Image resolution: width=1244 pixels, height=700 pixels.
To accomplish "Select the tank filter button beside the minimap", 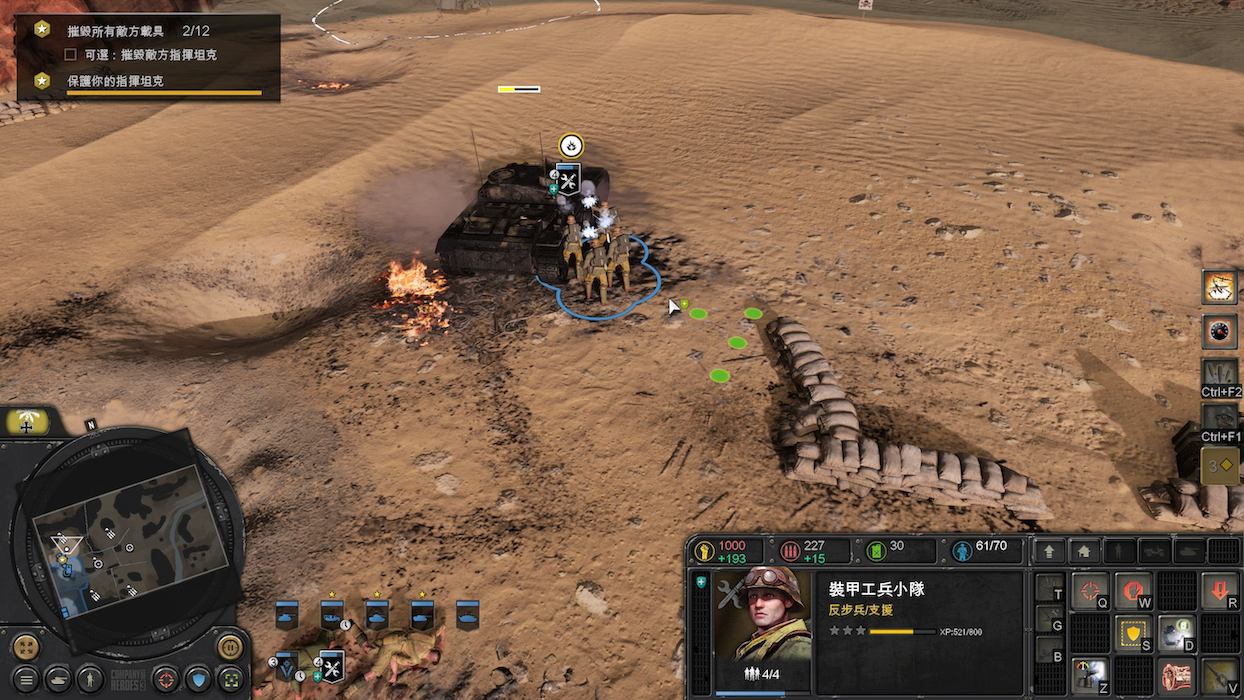I will pos(59,678).
